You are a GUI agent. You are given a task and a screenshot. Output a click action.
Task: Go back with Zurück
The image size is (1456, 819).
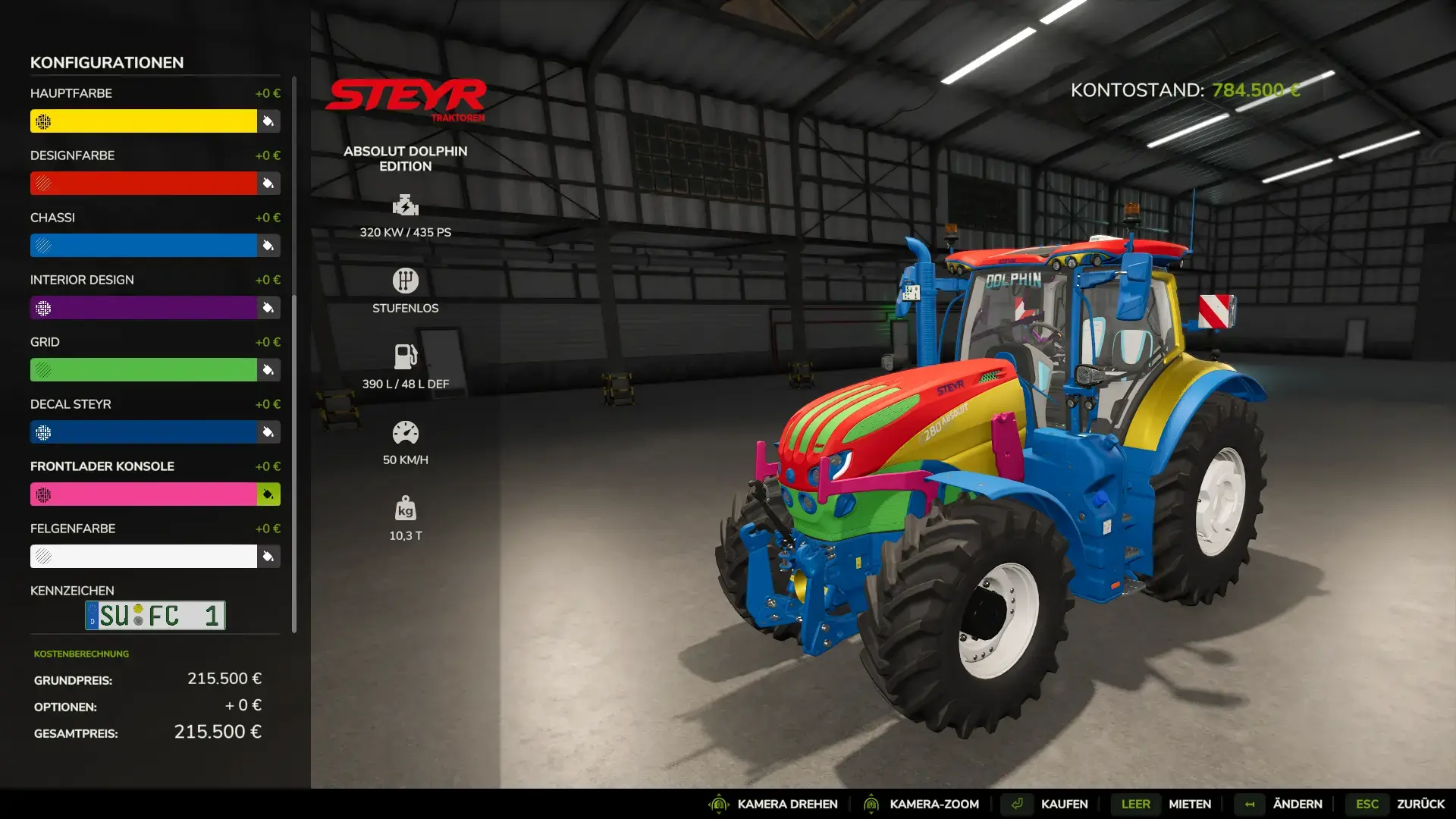1420,804
